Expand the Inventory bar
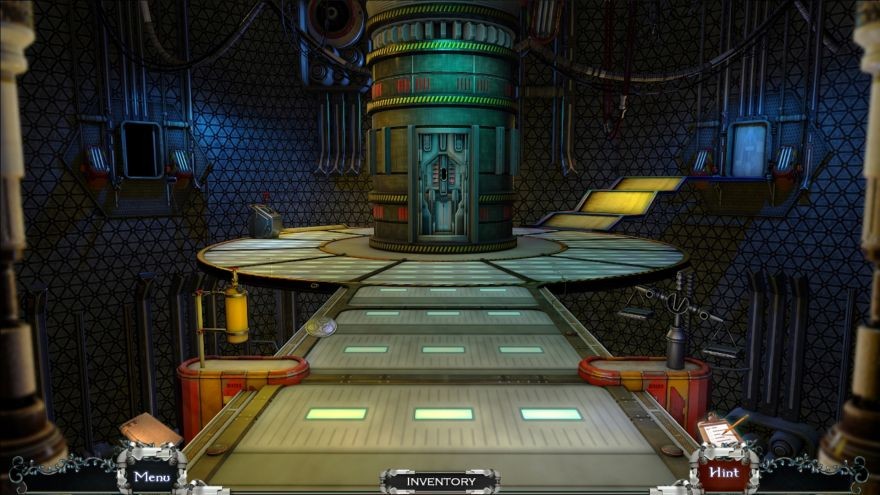880x495 pixels. point(440,482)
